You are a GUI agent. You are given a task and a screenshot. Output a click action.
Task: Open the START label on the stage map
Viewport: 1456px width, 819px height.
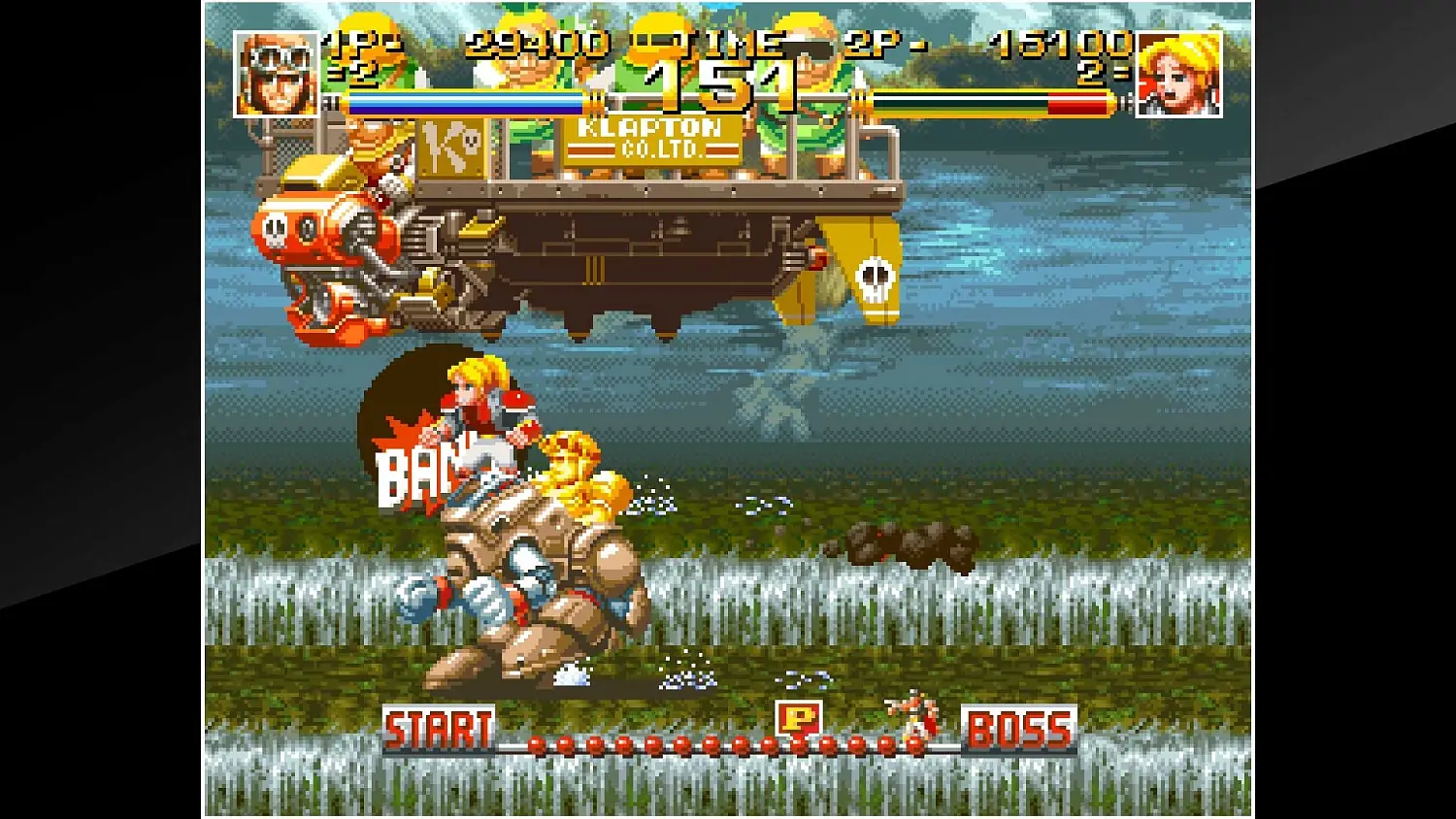439,725
